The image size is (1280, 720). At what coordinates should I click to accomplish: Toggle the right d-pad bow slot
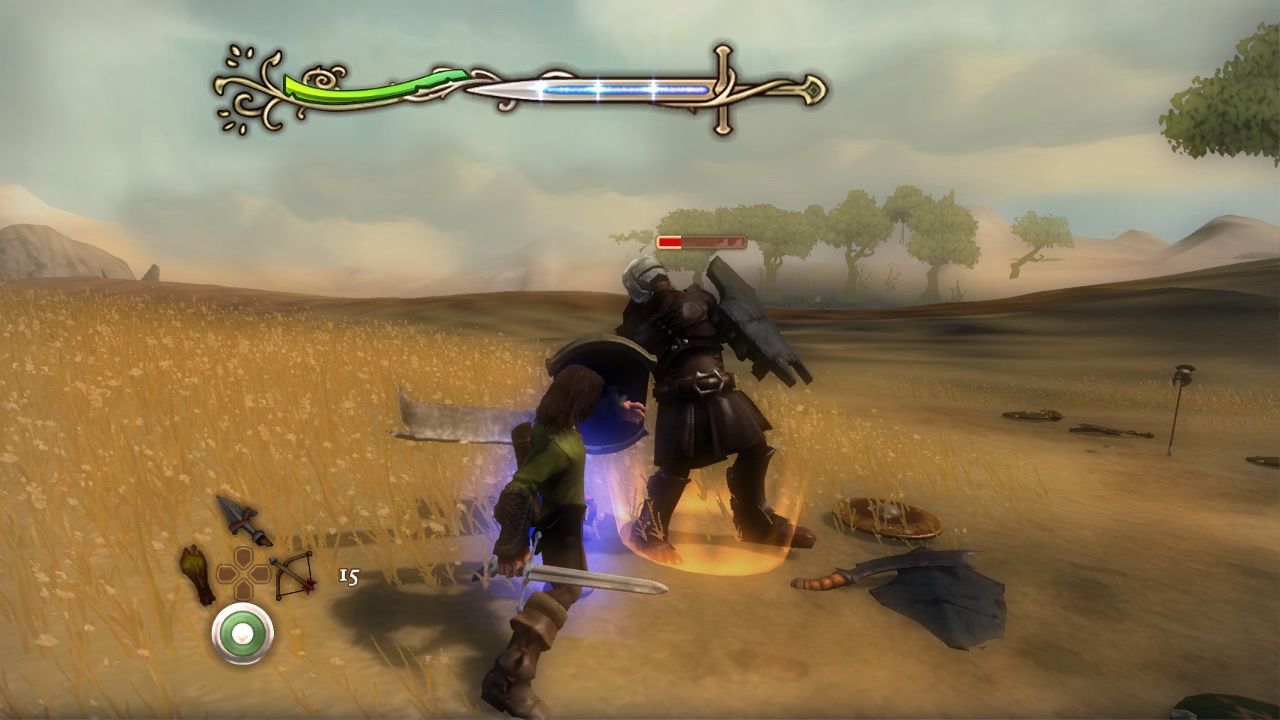[x=258, y=572]
